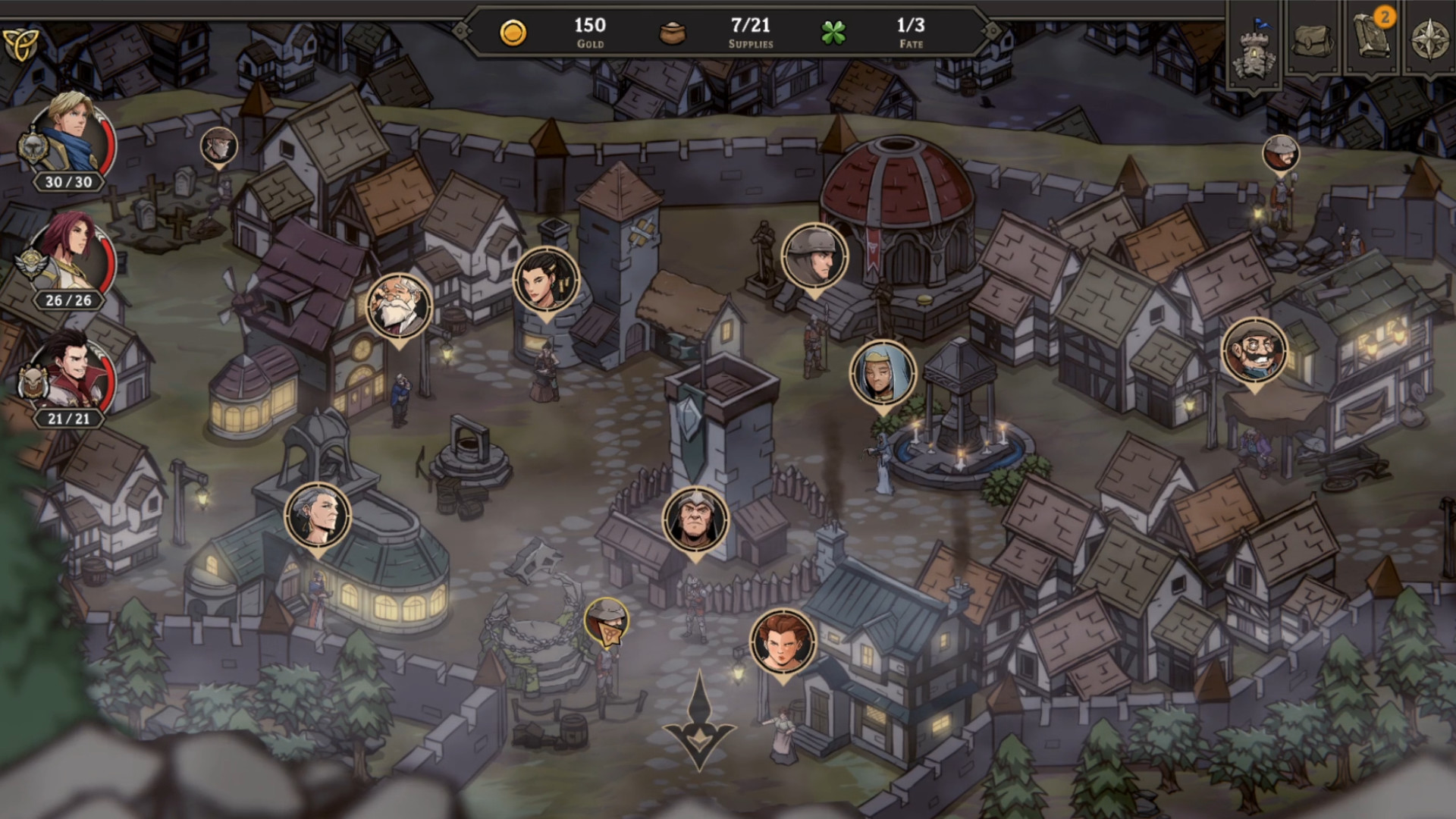Visit the blue-veiled woman marker at the fountain
1456x819 pixels.
coord(882,373)
